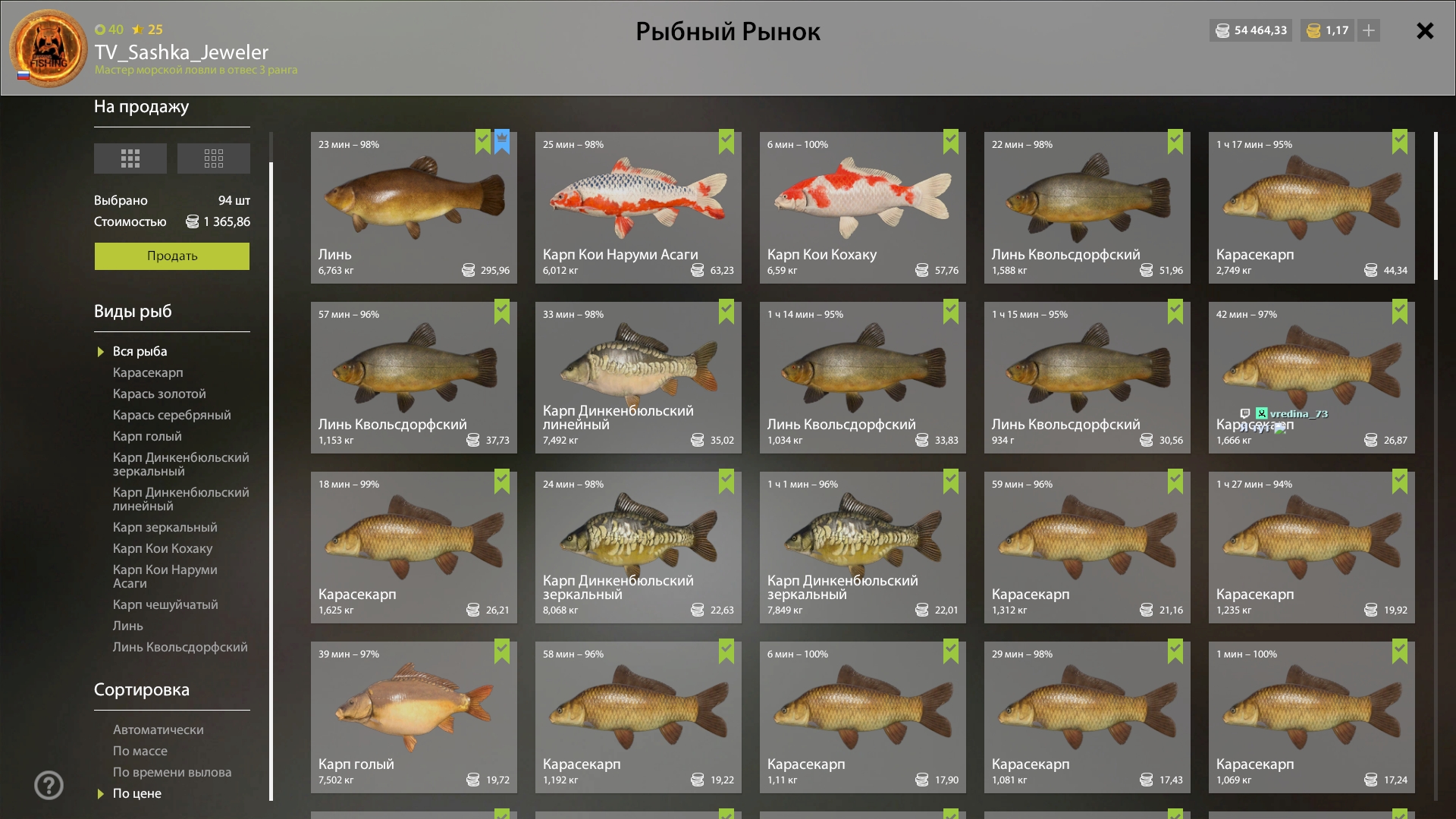Close the Рыбный Рынок window
Viewport: 1456px width, 819px height.
(1425, 31)
